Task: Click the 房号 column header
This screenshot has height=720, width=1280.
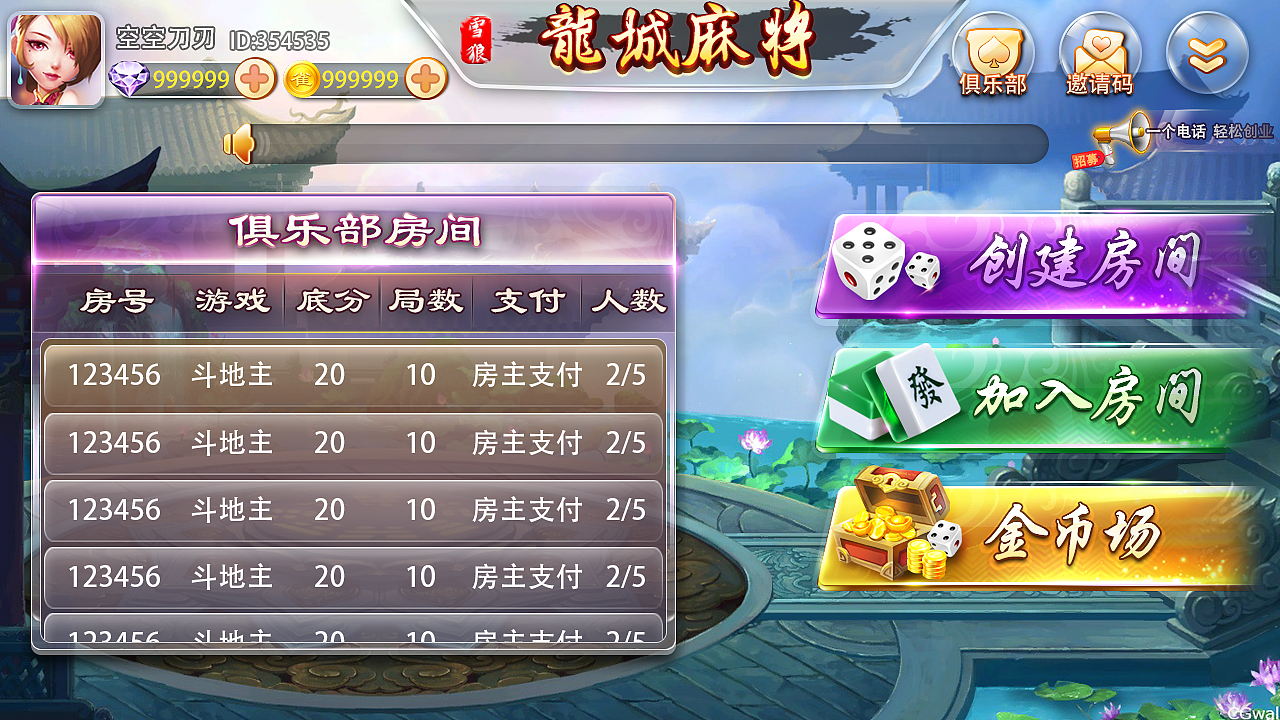Action: pos(116,301)
